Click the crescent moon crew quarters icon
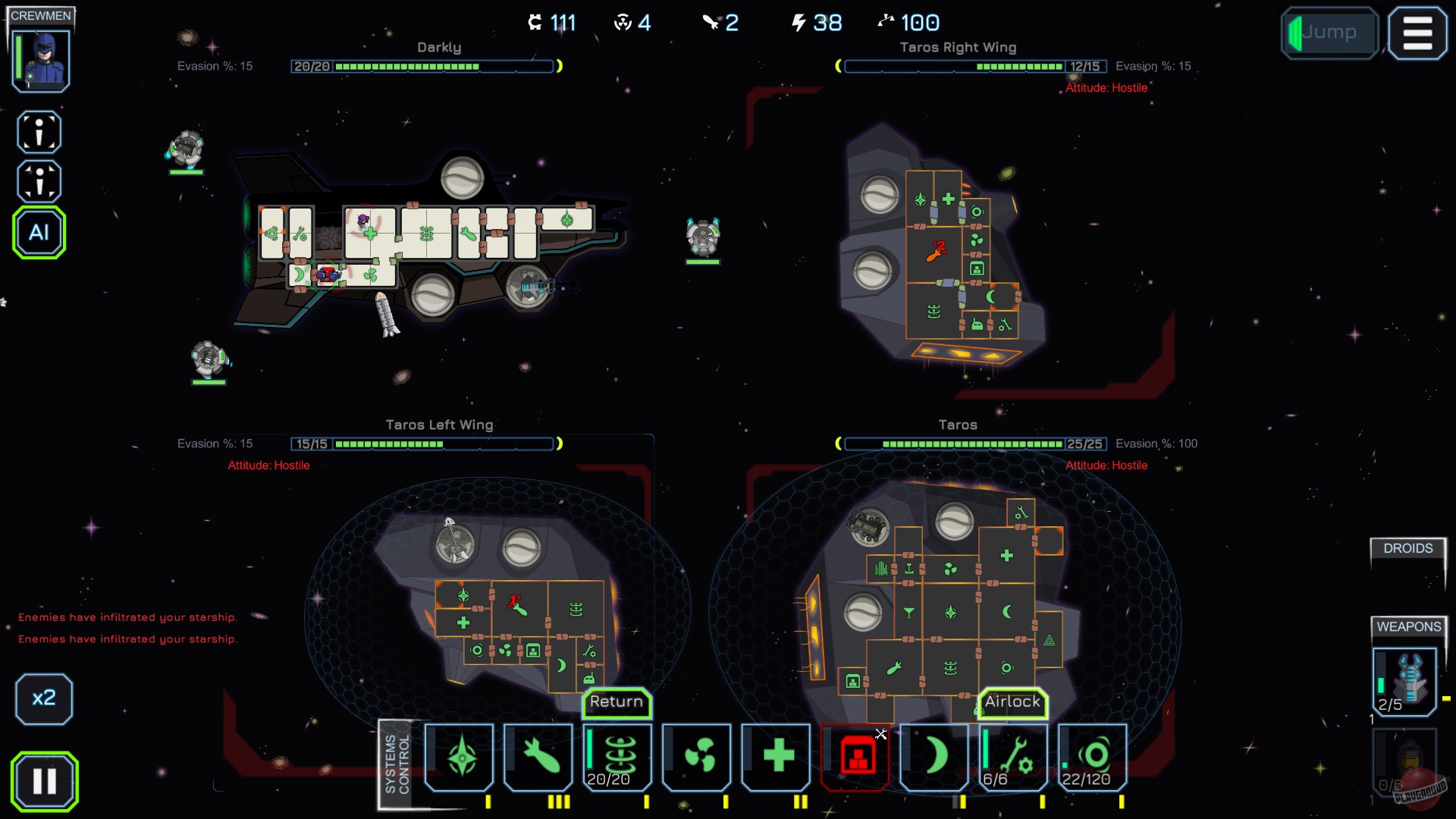Image resolution: width=1456 pixels, height=819 pixels. tap(935, 757)
